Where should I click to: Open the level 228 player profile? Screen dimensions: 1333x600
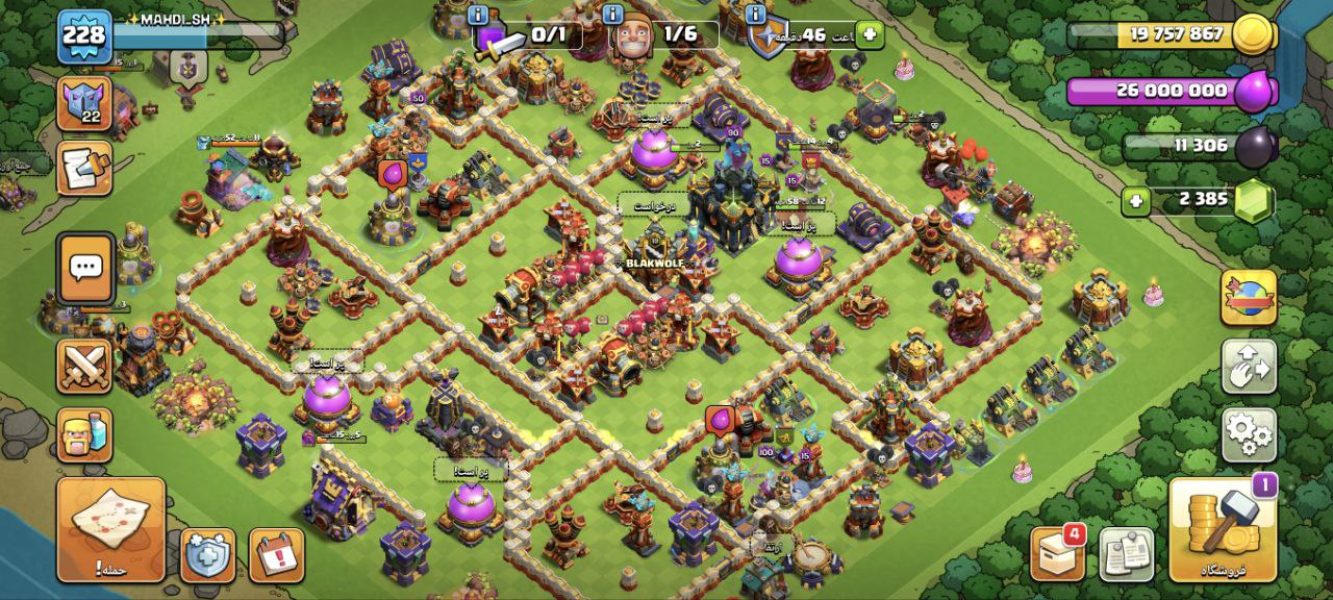click(x=84, y=37)
